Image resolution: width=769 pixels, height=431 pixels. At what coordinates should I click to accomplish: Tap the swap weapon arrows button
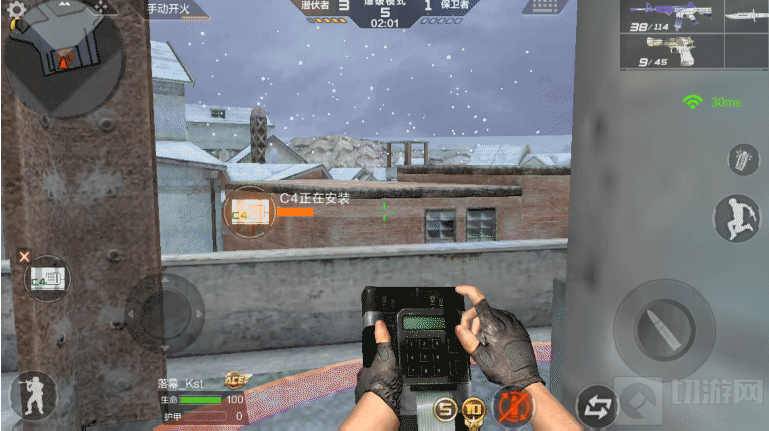click(598, 405)
